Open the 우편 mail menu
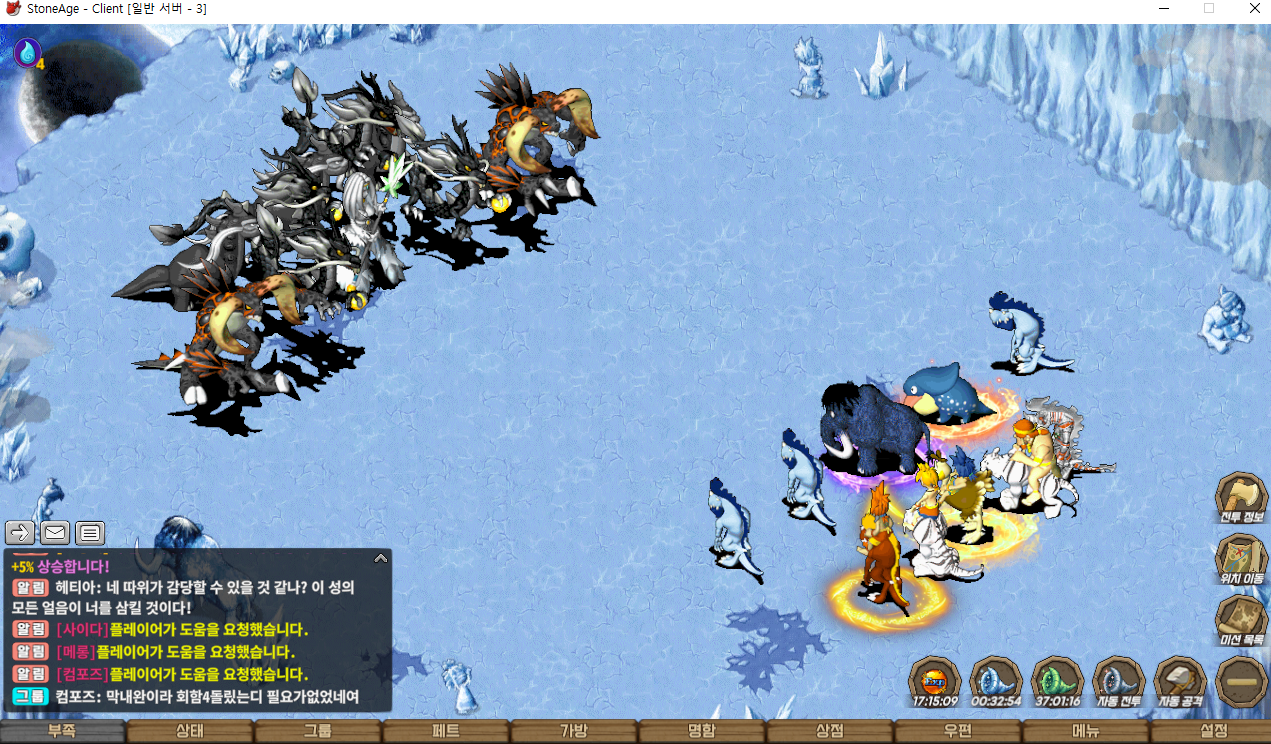This screenshot has width=1271, height=744. click(x=958, y=731)
